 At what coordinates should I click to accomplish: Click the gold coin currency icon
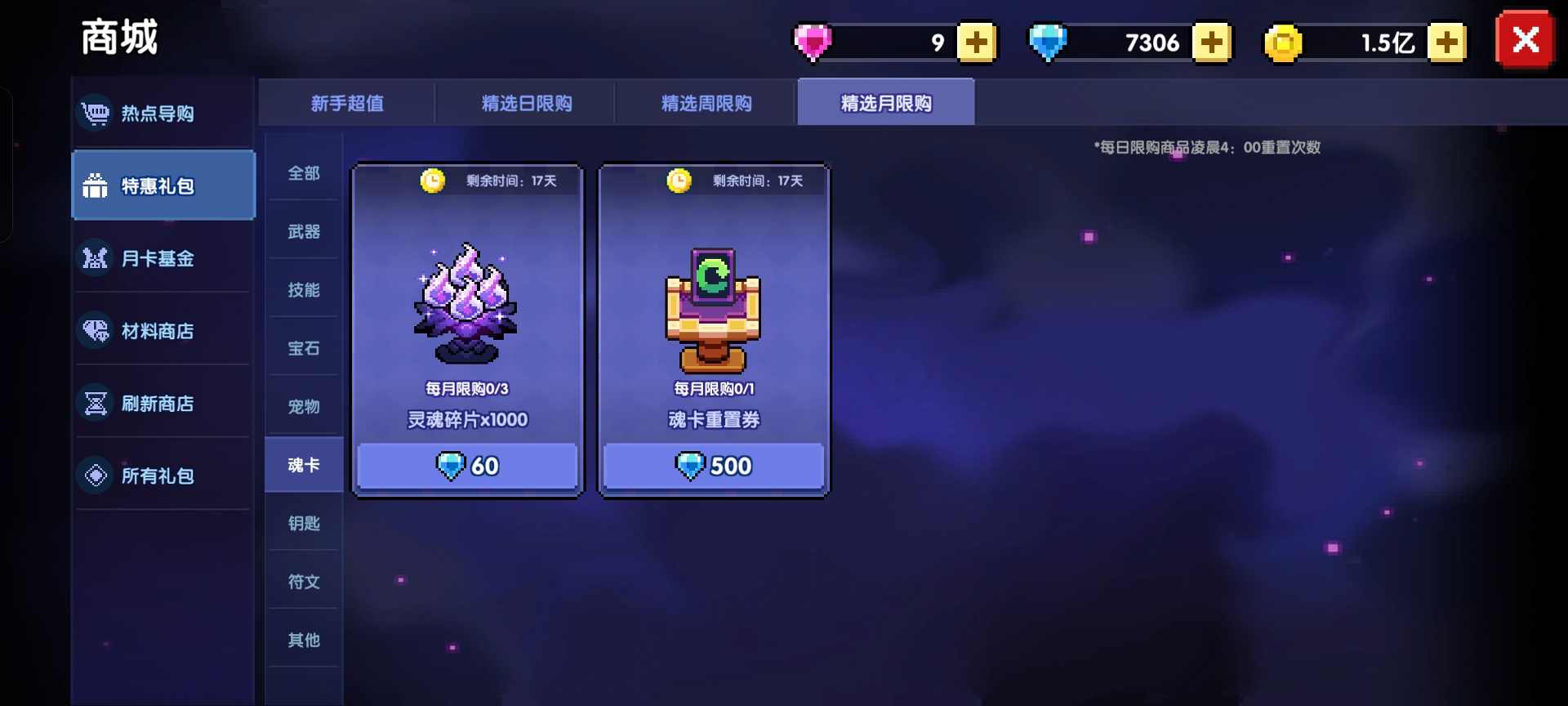(x=1284, y=41)
